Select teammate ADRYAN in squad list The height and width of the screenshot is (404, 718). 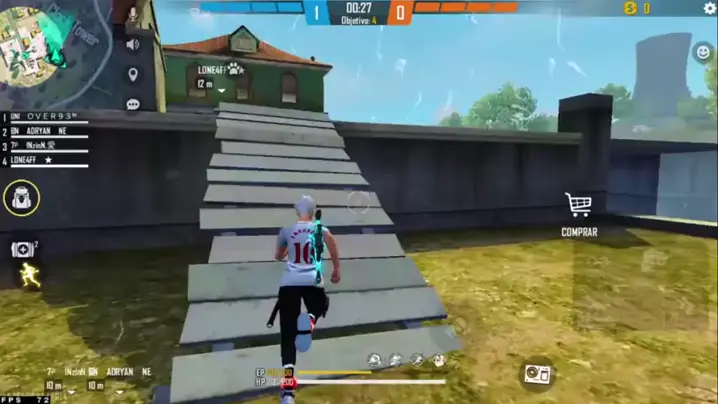click(x=47, y=131)
